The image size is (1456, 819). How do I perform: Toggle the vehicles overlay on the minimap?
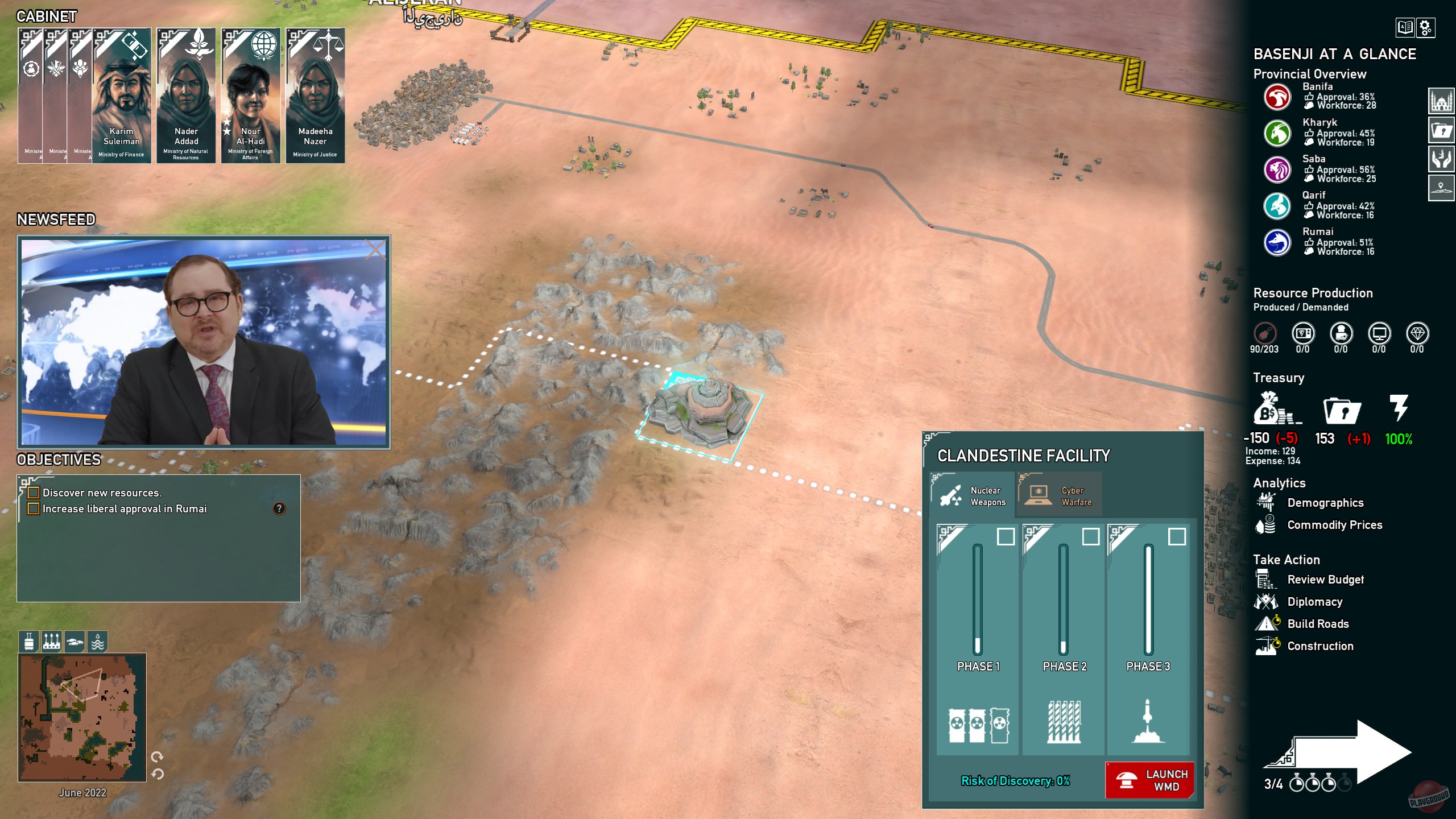coord(74,642)
